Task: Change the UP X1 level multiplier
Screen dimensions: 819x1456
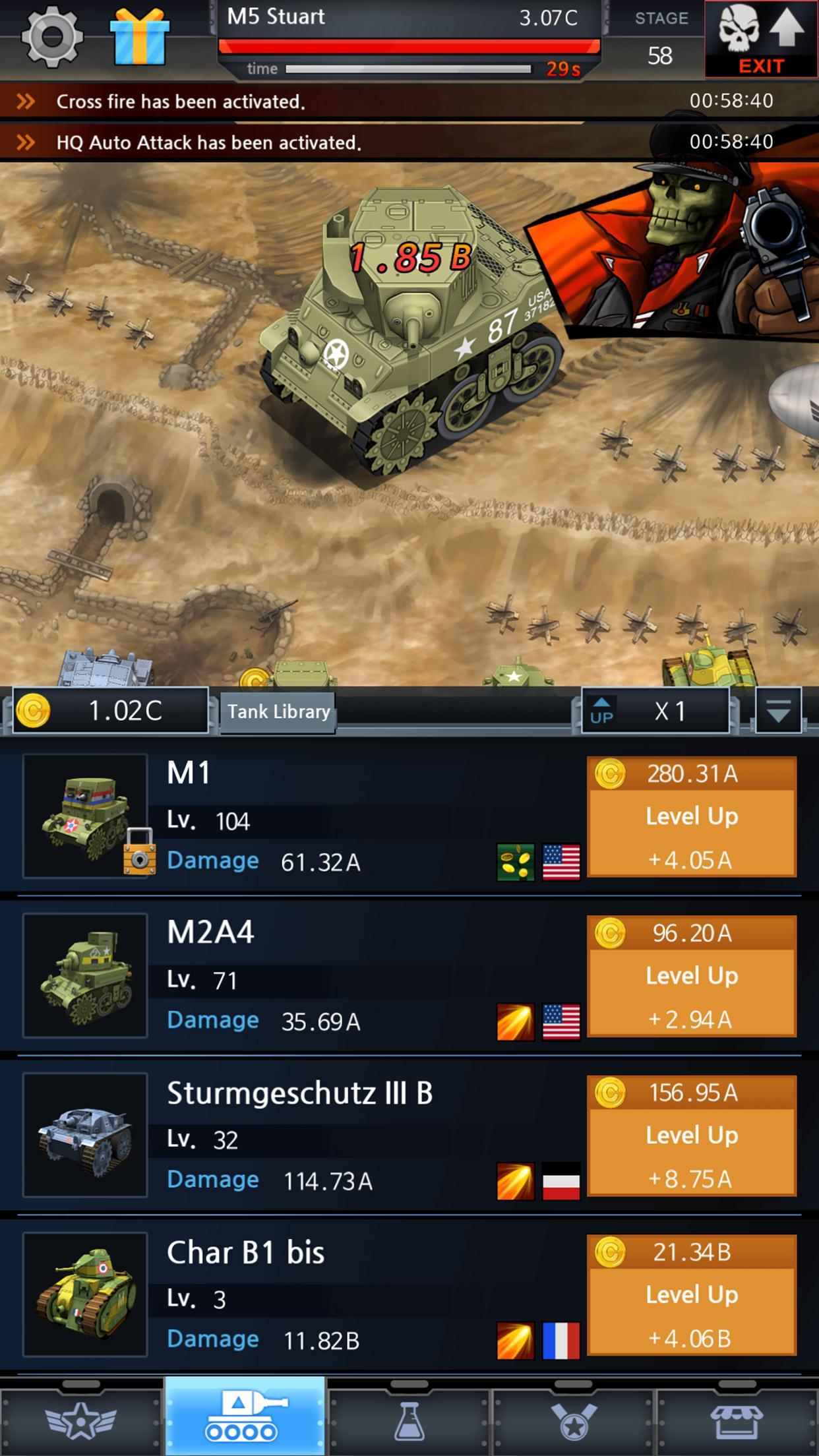Action: click(655, 711)
